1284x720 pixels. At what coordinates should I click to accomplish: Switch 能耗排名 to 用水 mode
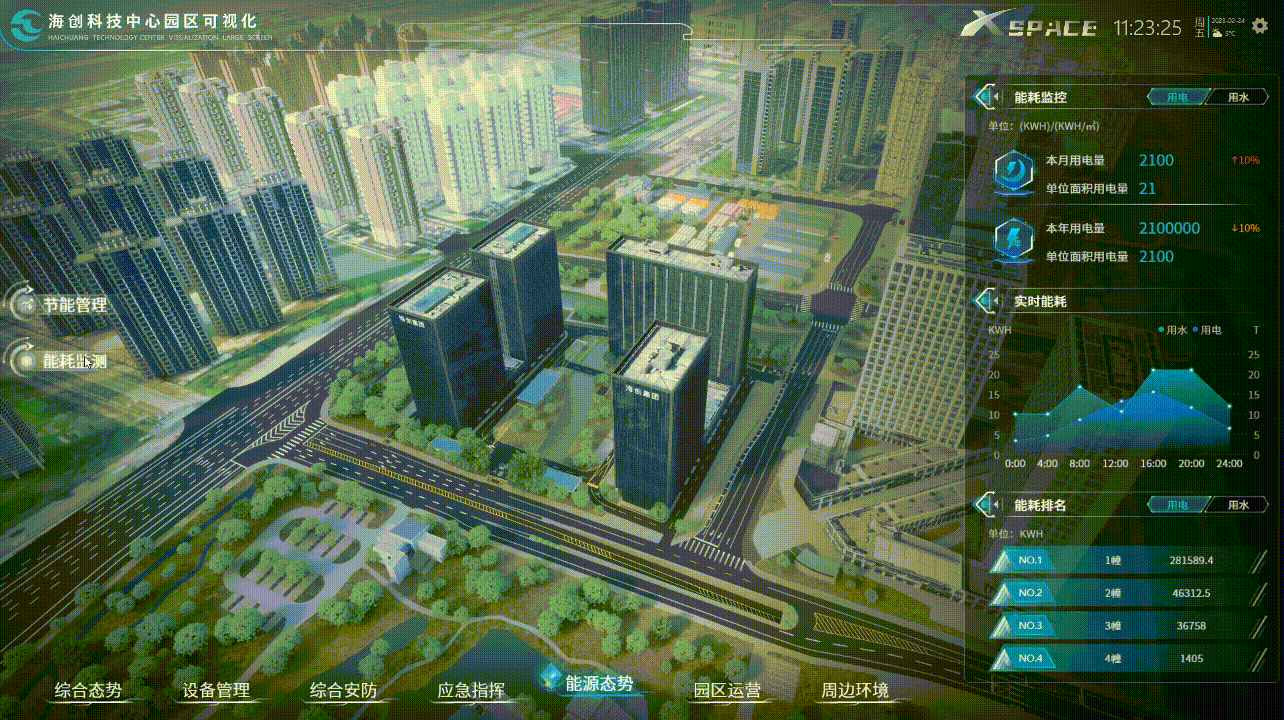coord(1239,505)
